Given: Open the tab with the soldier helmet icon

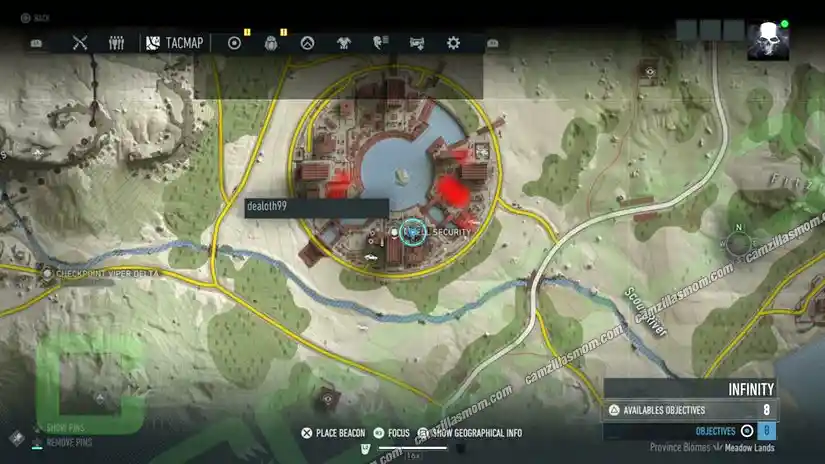Looking at the screenshot, I should [271, 43].
